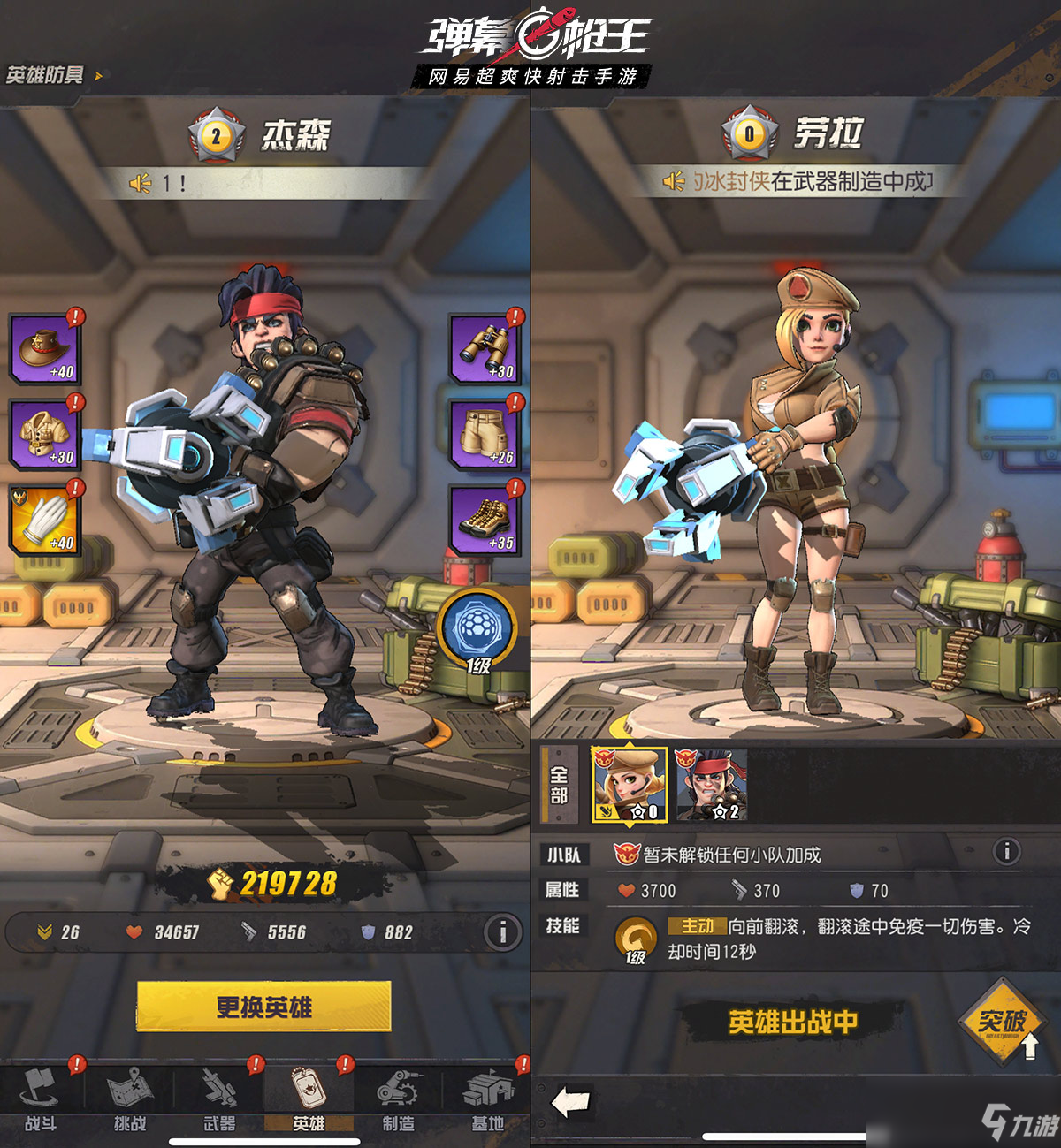This screenshot has width=1061, height=1148.
Task: Click the yellow 更换英雄 change hero button
Action: 263,1007
